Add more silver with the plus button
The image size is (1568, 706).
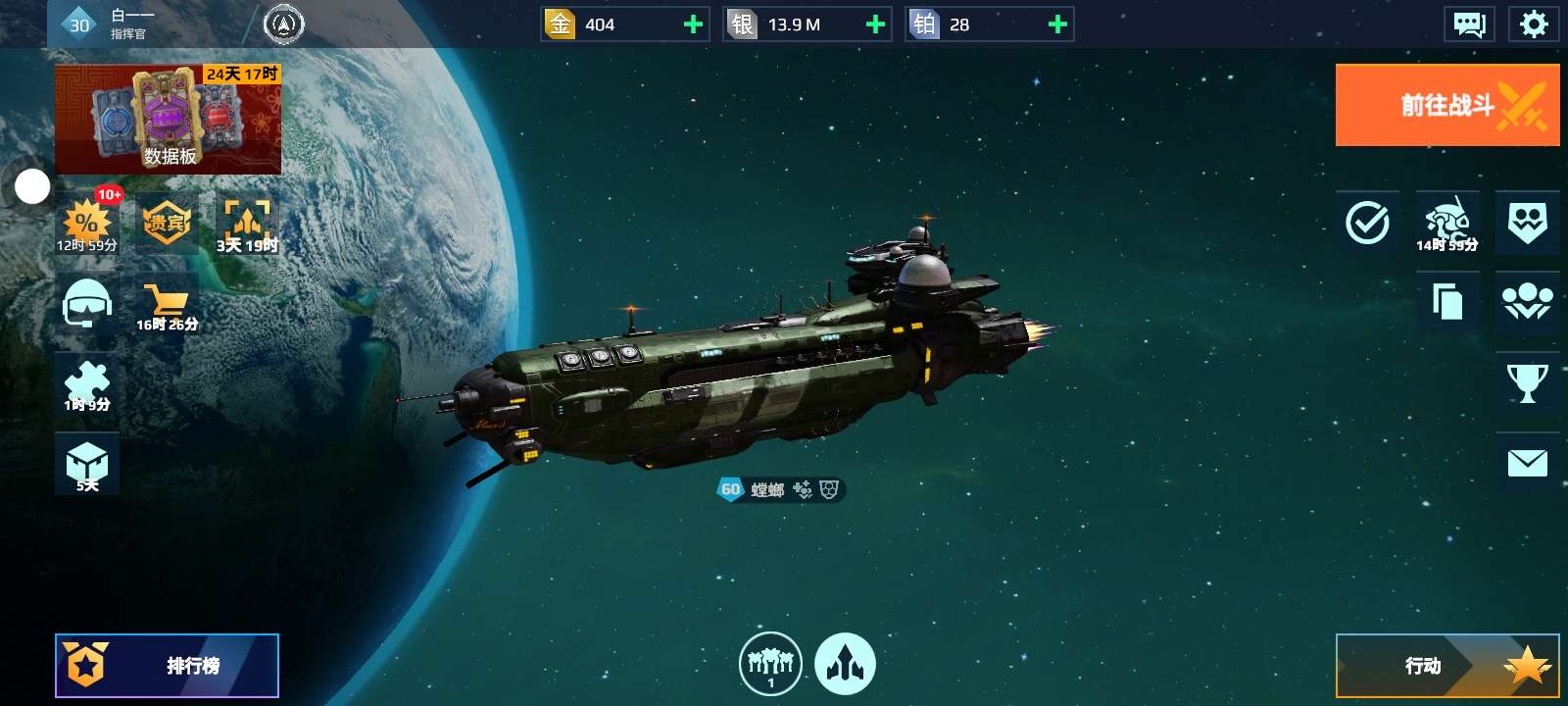875,25
